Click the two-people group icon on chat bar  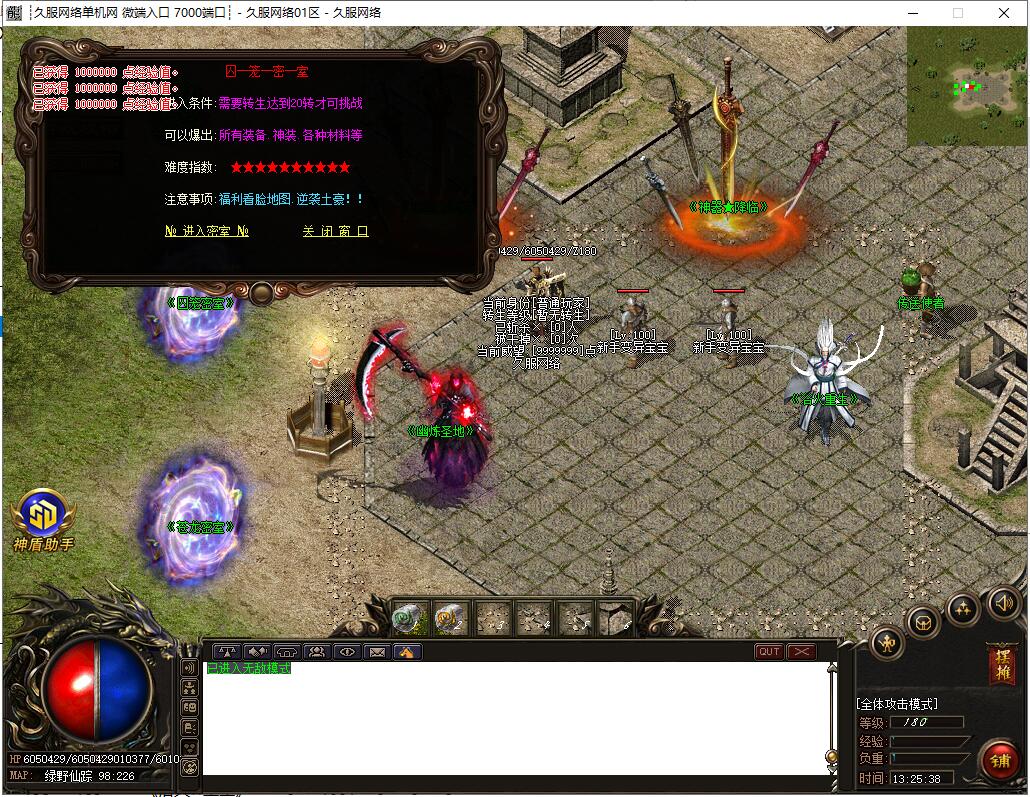tap(317, 652)
